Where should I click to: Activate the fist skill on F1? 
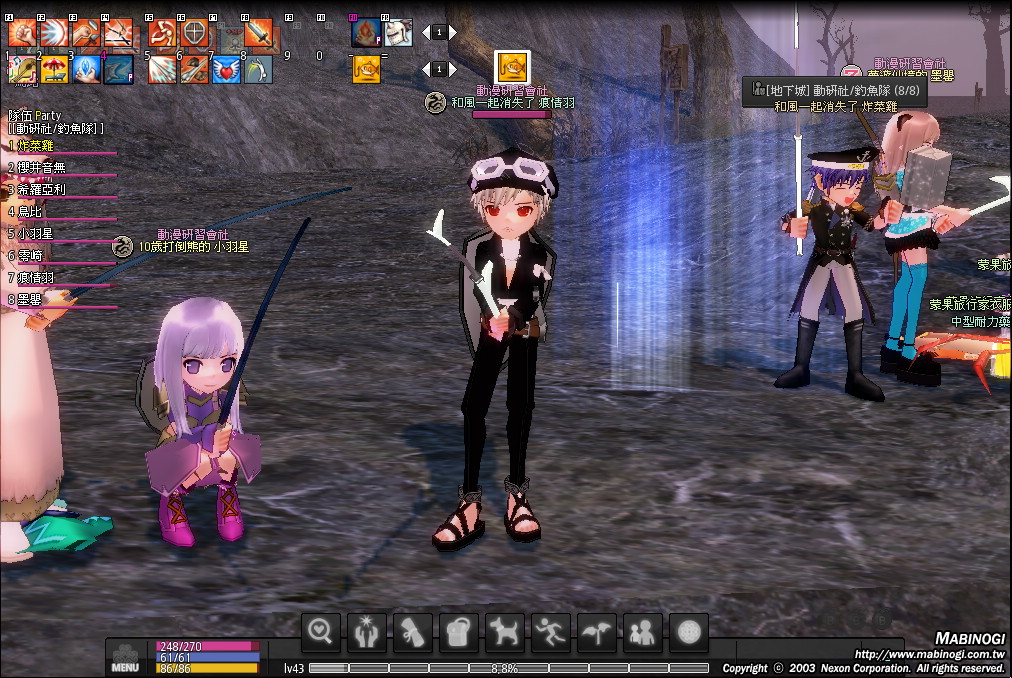point(22,33)
